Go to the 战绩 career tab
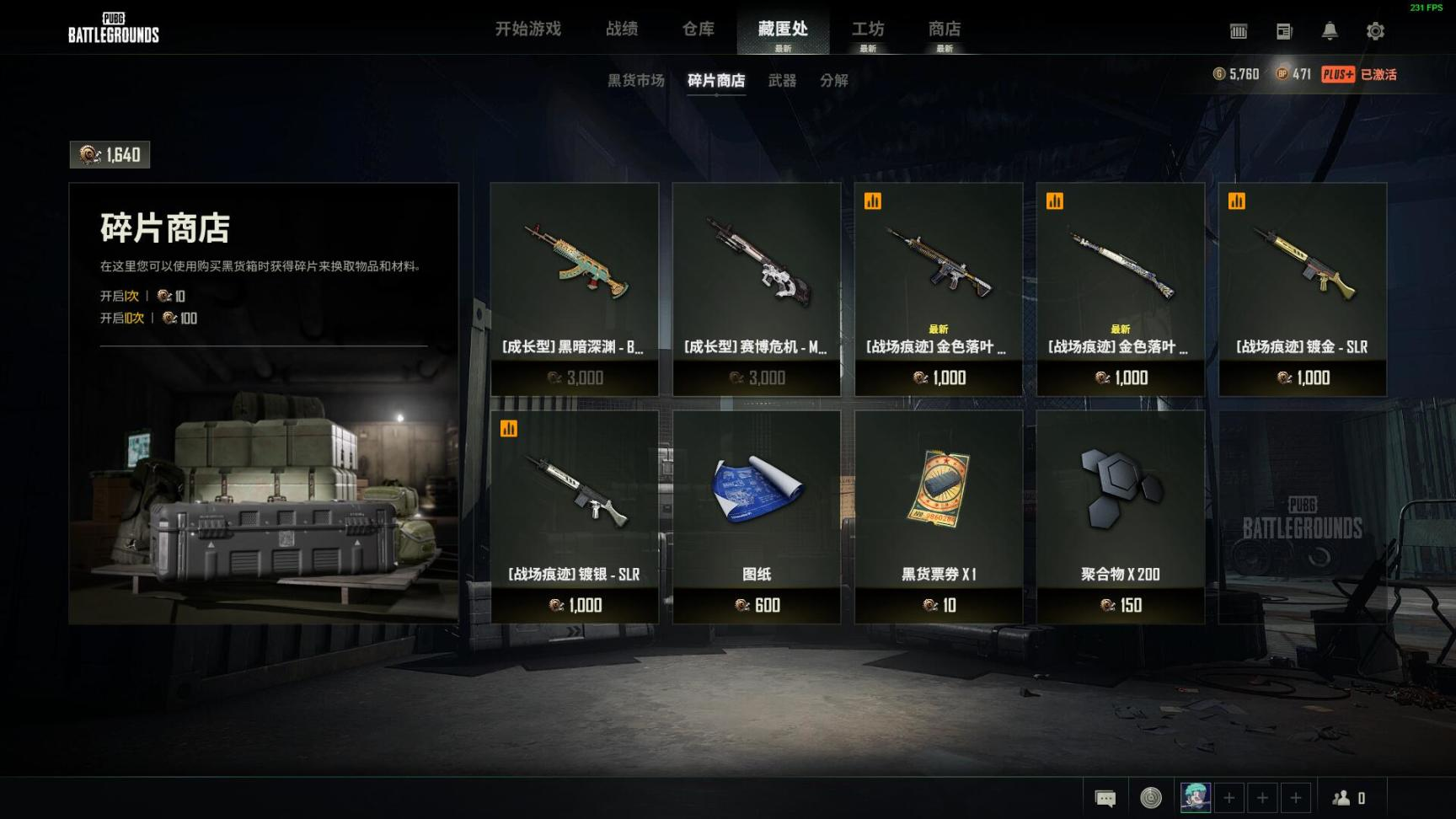 [622, 29]
